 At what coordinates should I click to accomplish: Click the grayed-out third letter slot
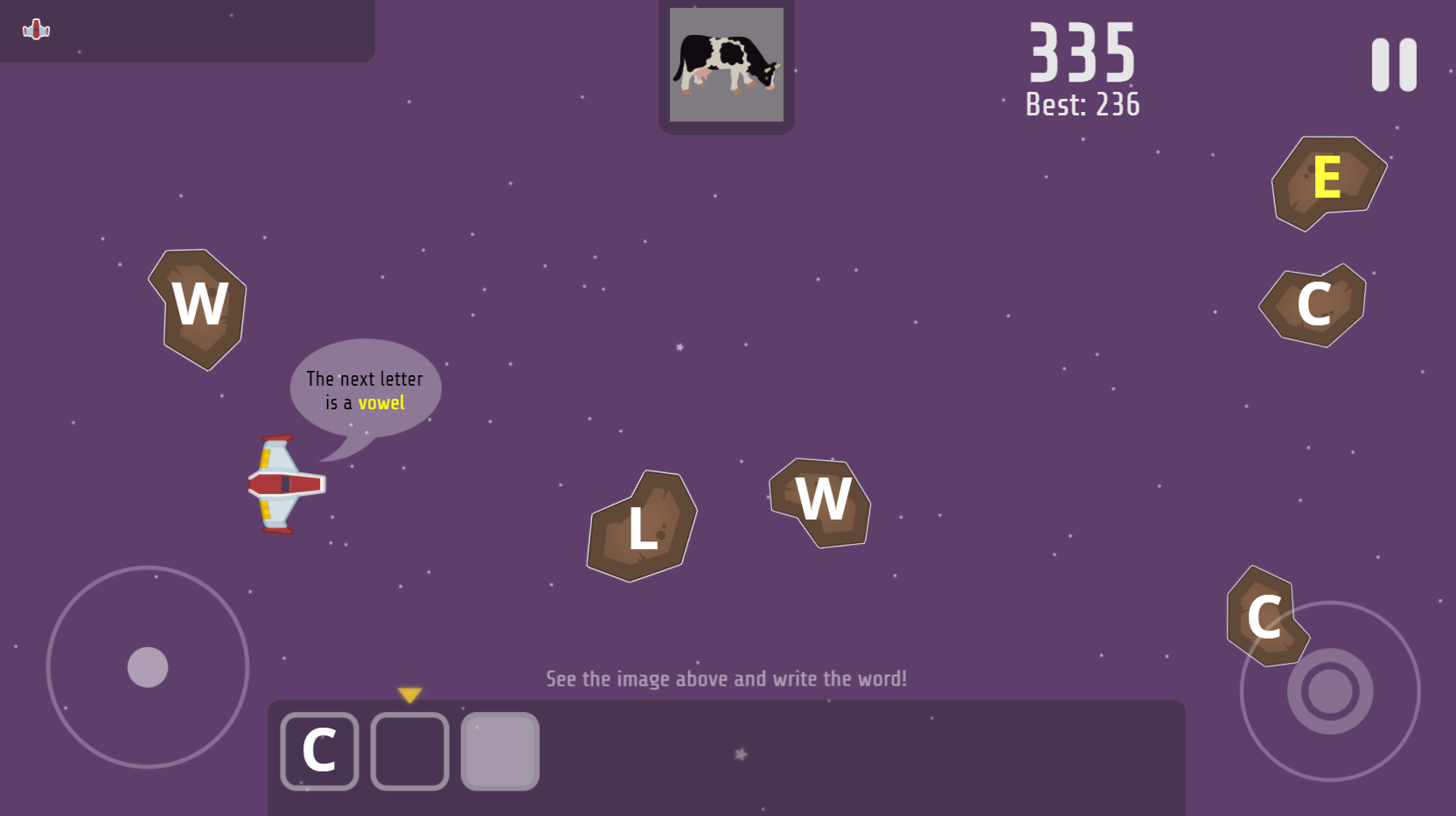[x=499, y=750]
